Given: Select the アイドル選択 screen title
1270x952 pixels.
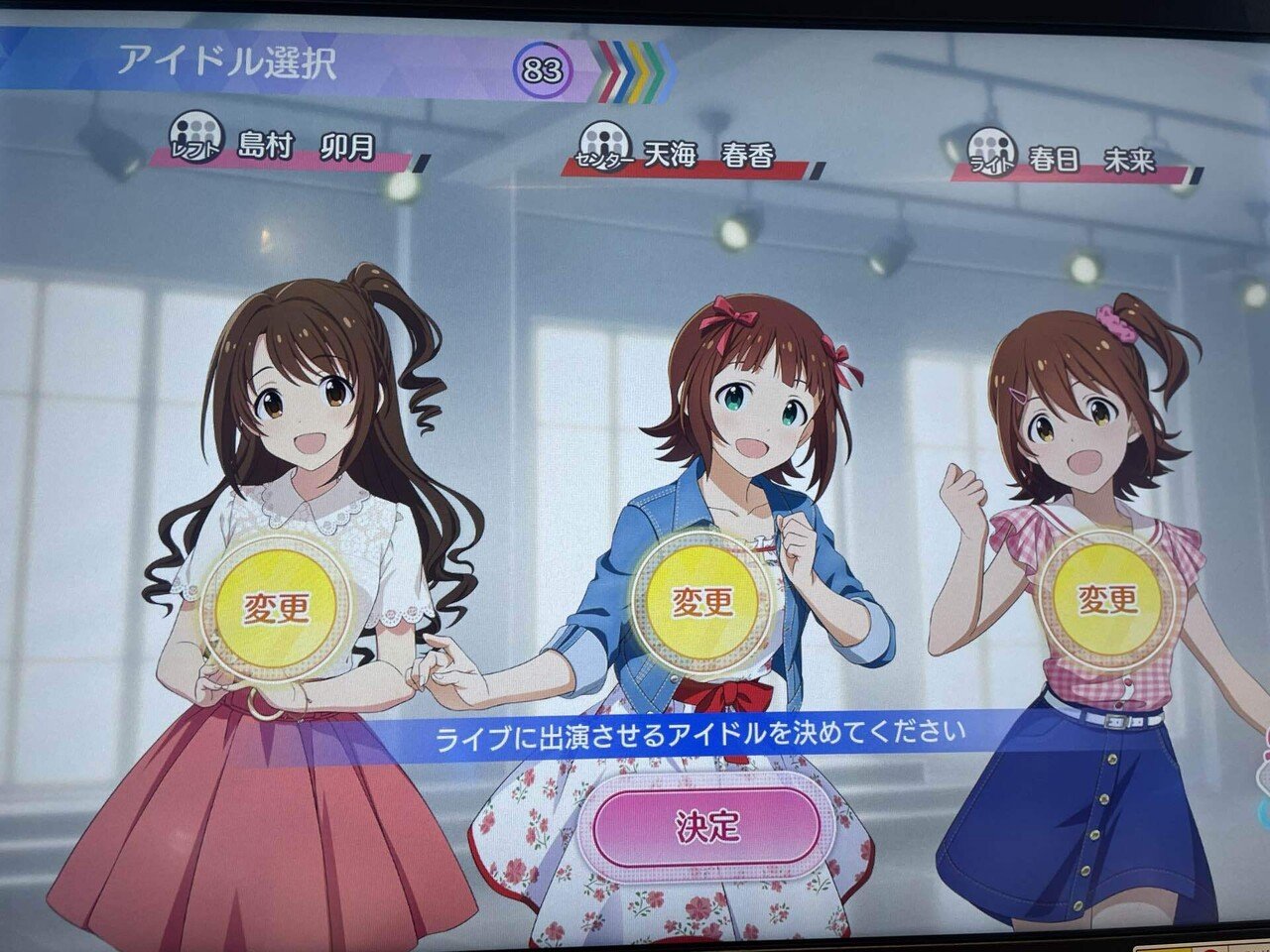Looking at the screenshot, I should 230,61.
